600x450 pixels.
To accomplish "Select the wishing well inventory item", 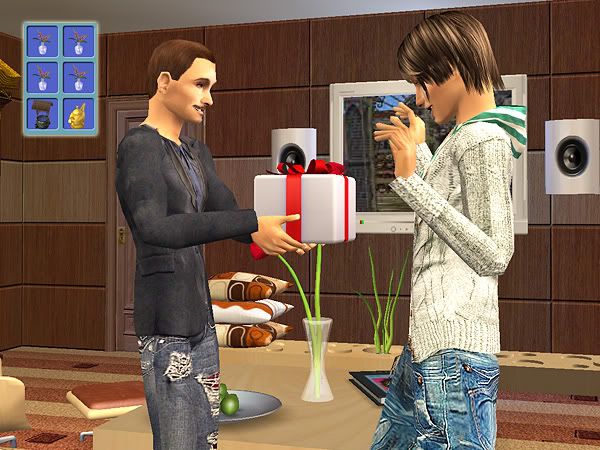I will tap(42, 111).
